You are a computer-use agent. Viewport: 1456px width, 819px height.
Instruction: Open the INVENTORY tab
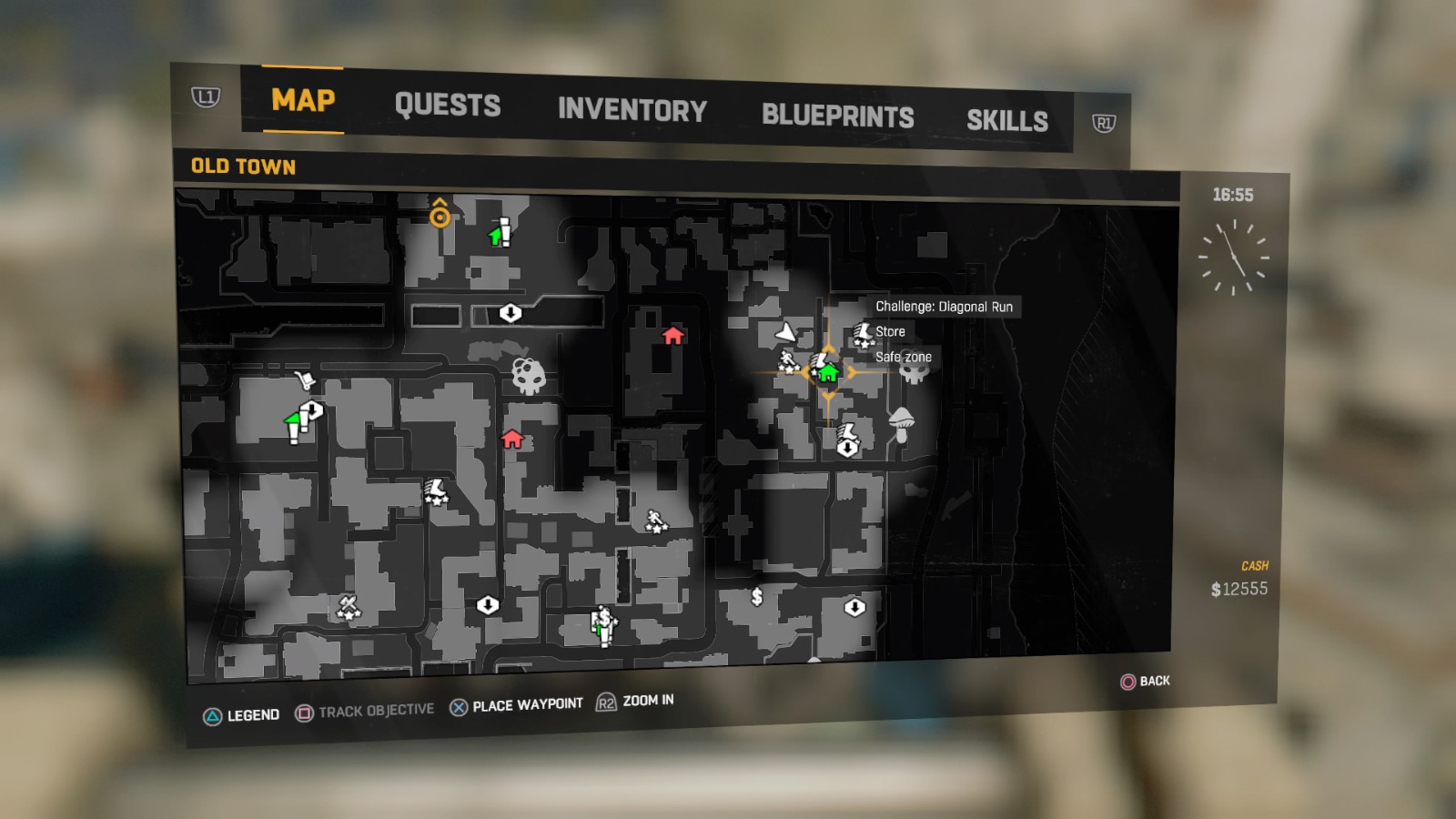(632, 110)
